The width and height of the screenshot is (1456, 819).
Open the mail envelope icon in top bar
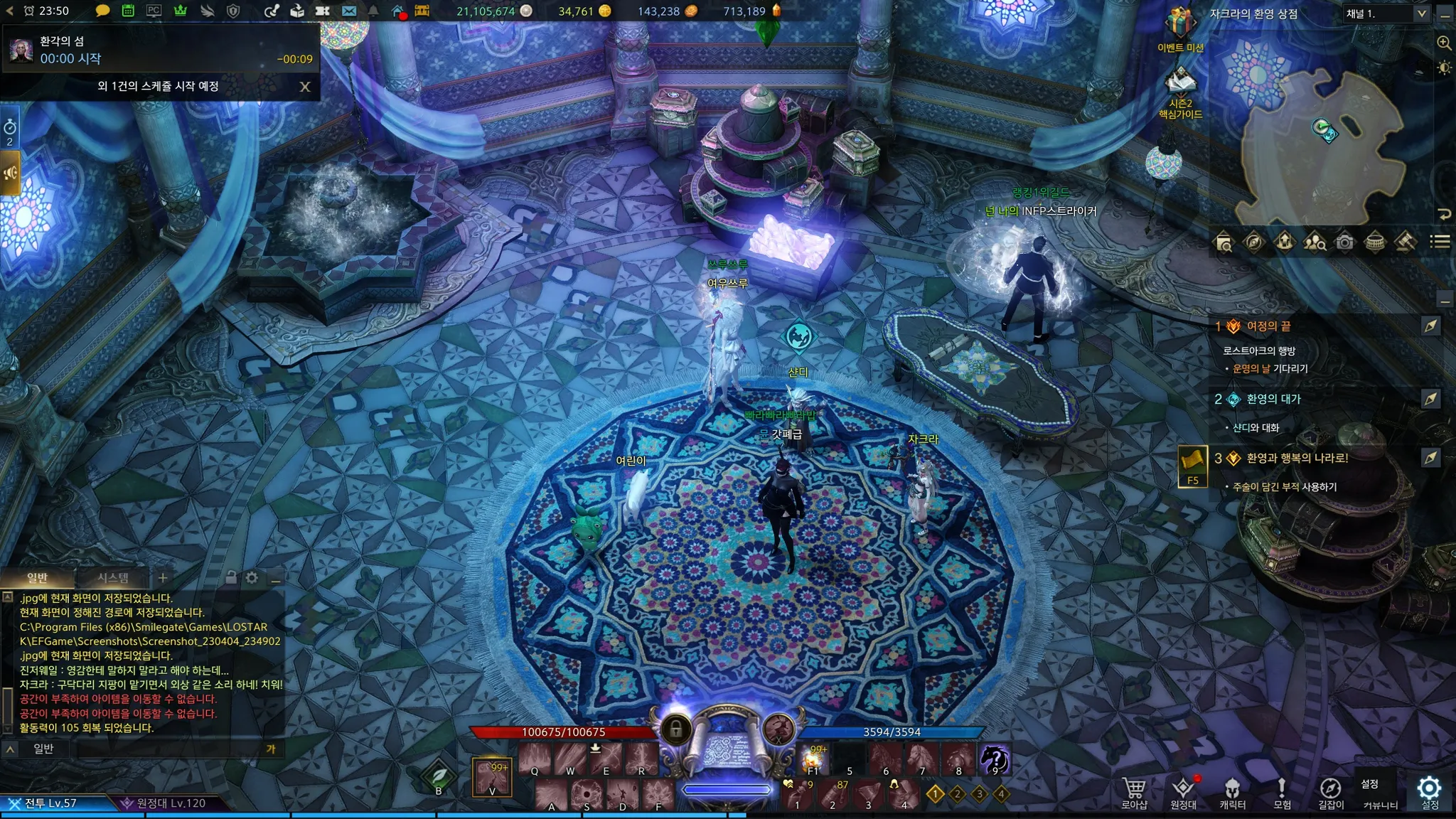pos(348,11)
